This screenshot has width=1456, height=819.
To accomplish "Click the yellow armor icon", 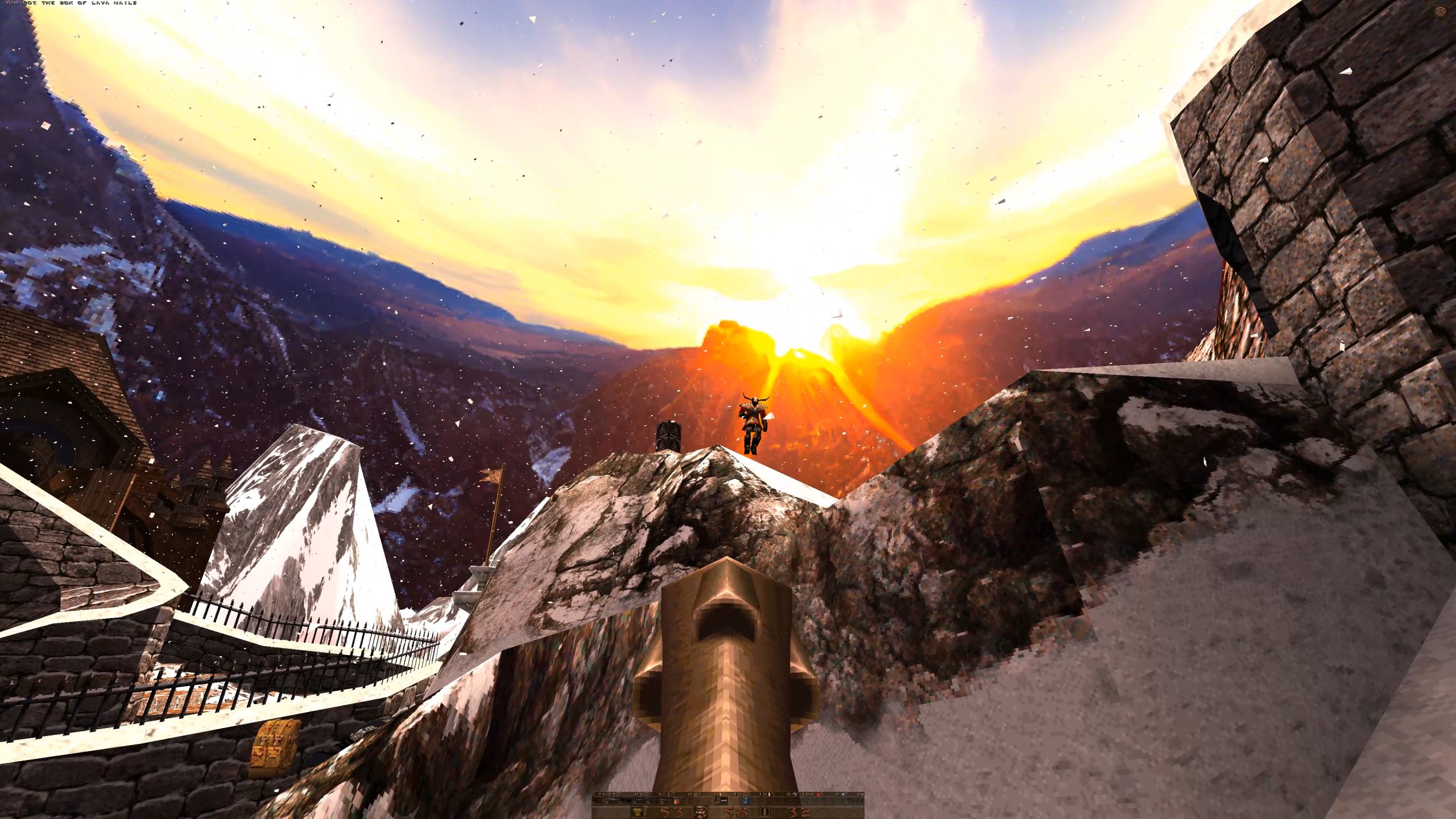I will tap(638, 812).
